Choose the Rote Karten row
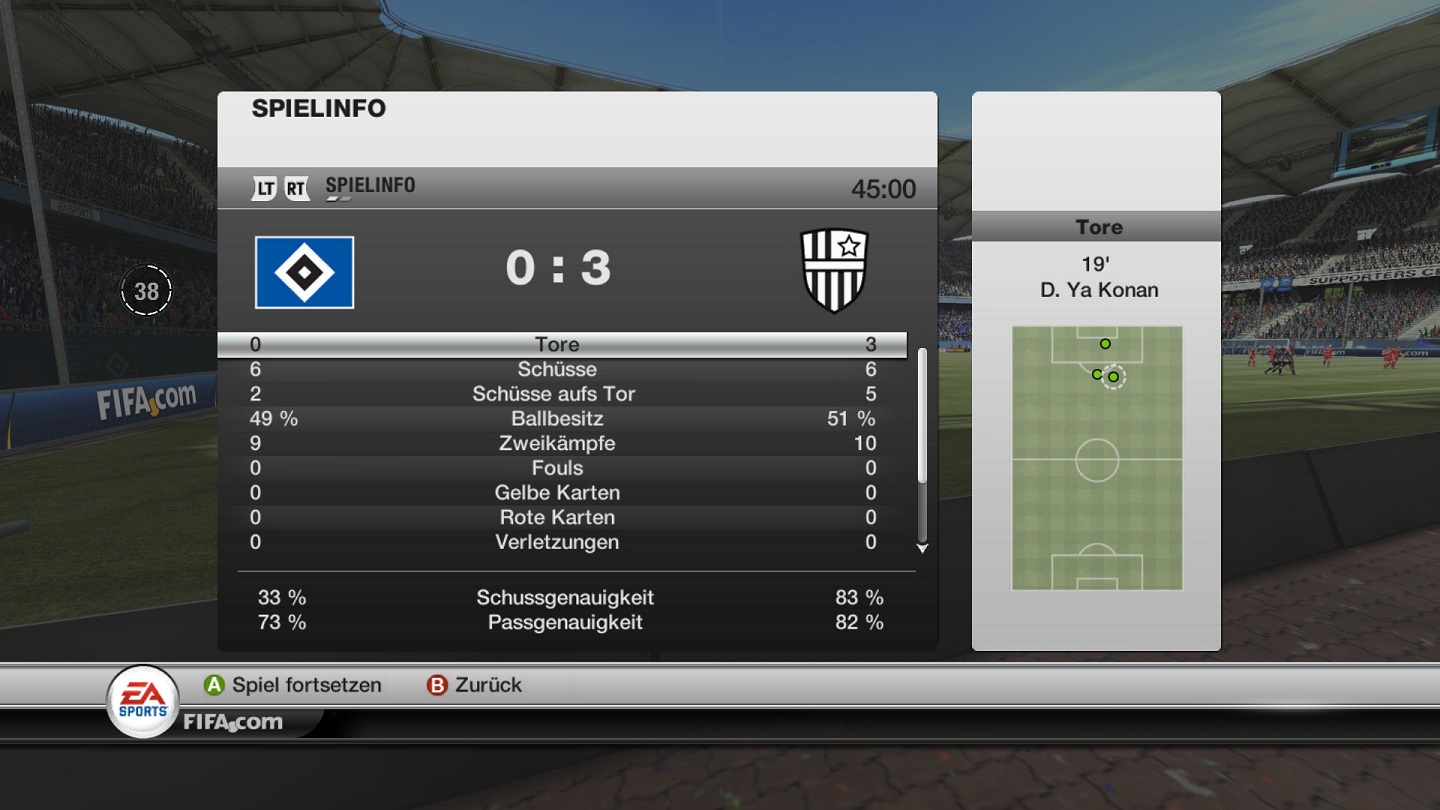The width and height of the screenshot is (1440, 810). click(557, 518)
